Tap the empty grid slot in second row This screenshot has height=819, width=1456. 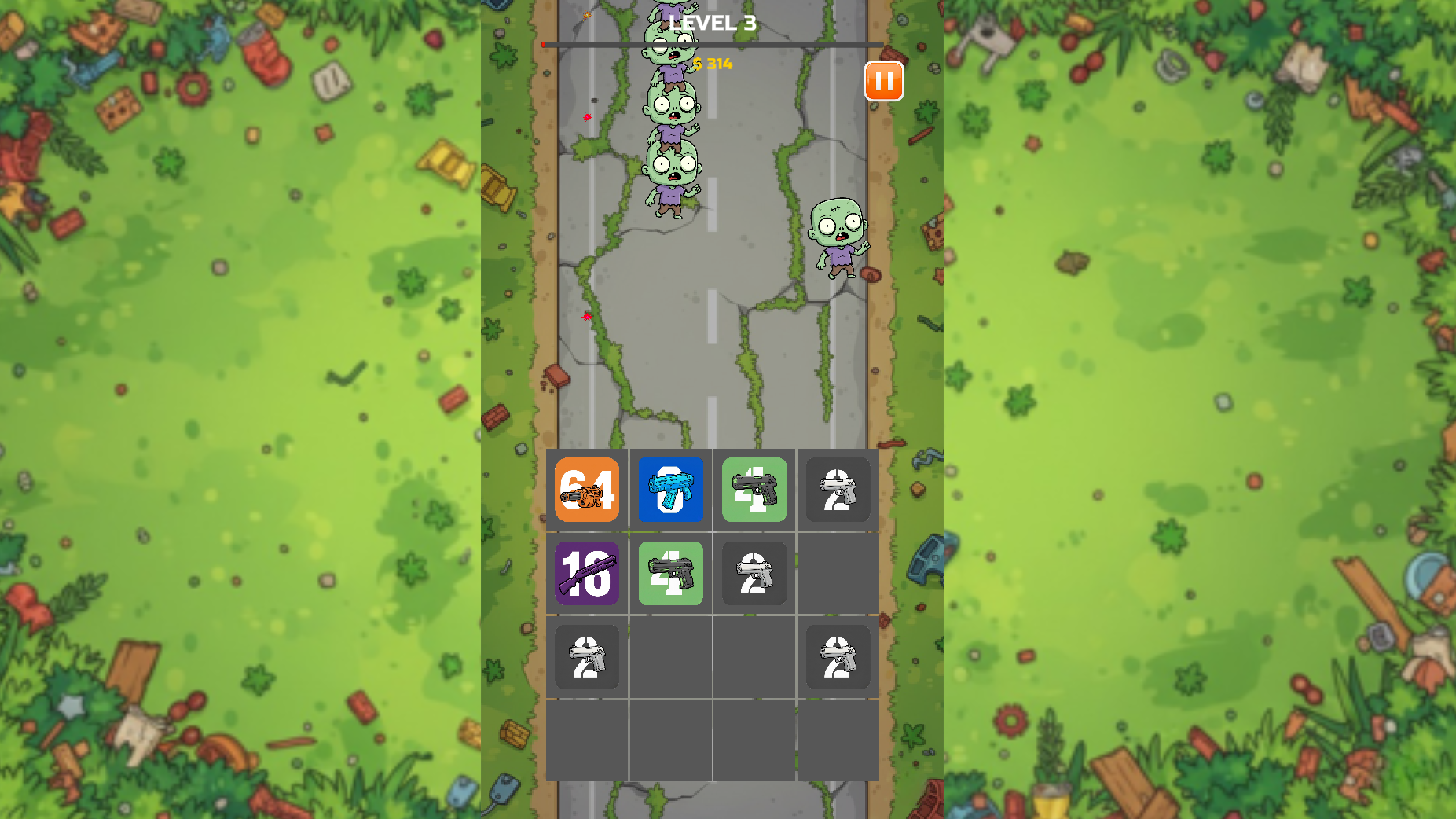[x=838, y=574]
